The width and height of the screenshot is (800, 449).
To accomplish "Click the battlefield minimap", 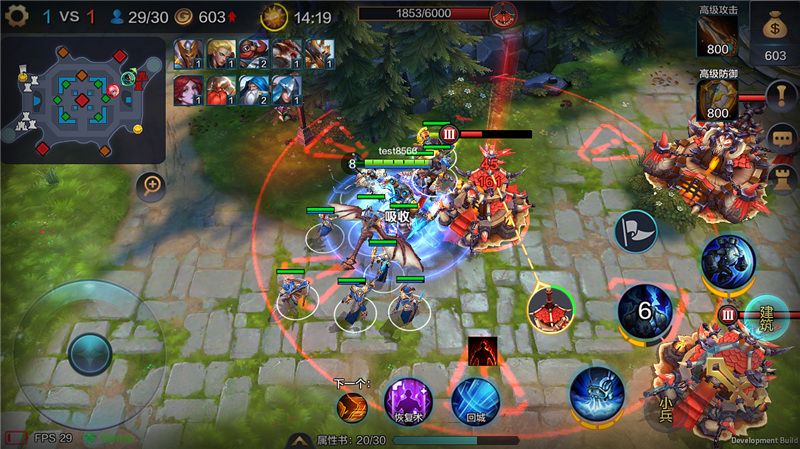I will point(83,97).
